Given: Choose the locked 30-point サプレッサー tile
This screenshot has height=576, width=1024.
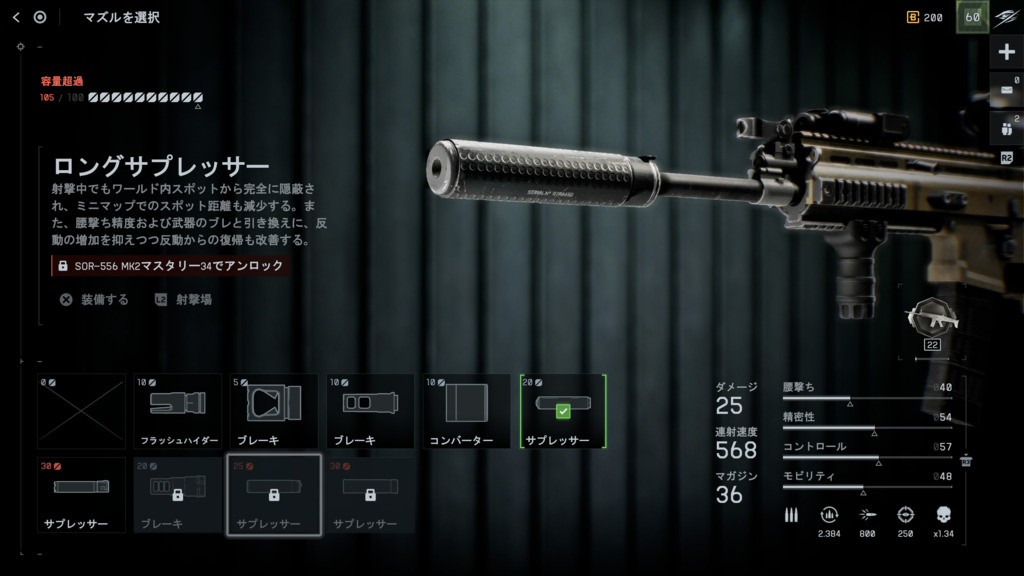Looking at the screenshot, I should [370, 495].
